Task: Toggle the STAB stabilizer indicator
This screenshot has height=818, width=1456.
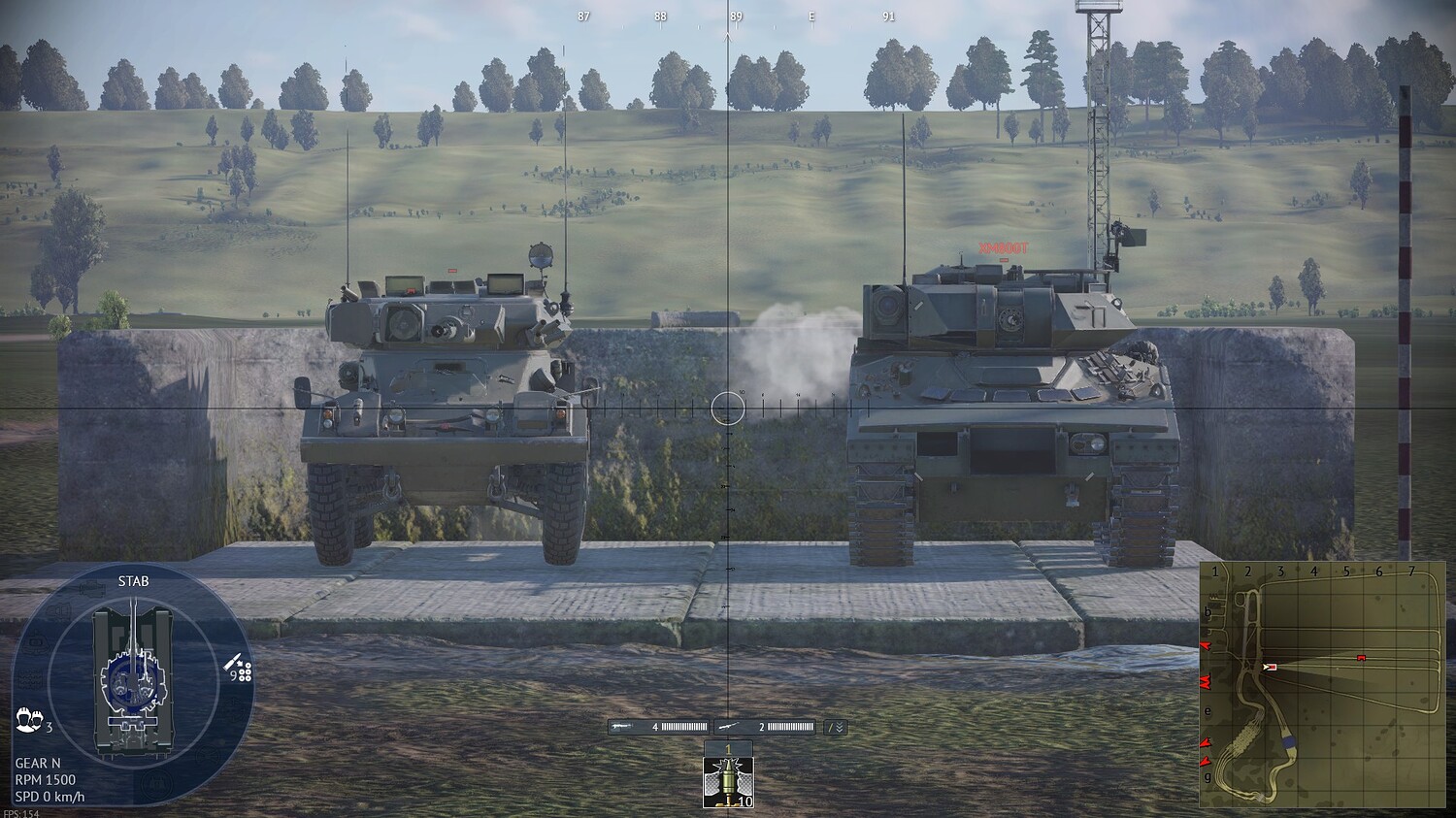Action: tap(134, 583)
